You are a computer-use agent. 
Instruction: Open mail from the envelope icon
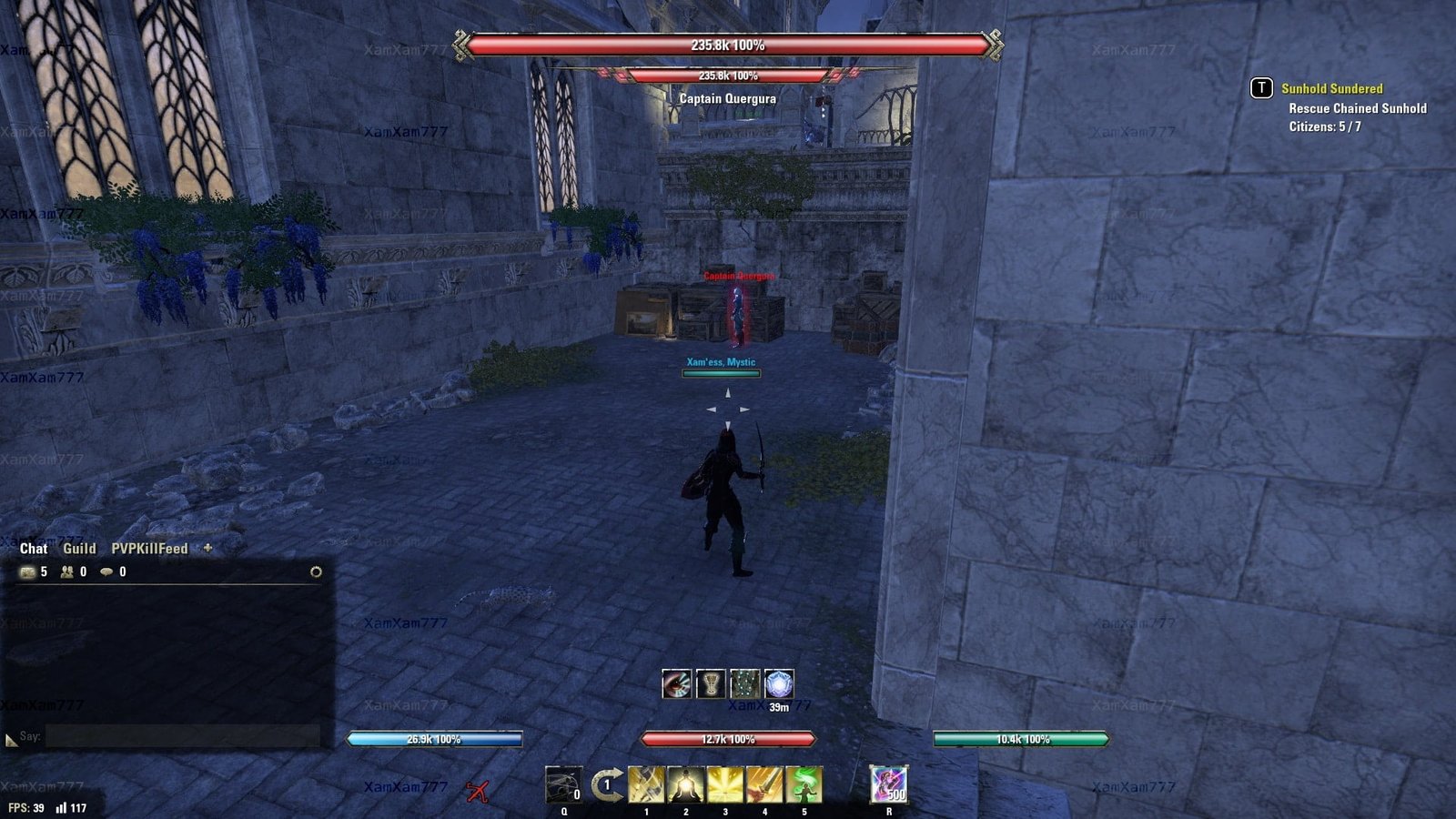pos(28,571)
